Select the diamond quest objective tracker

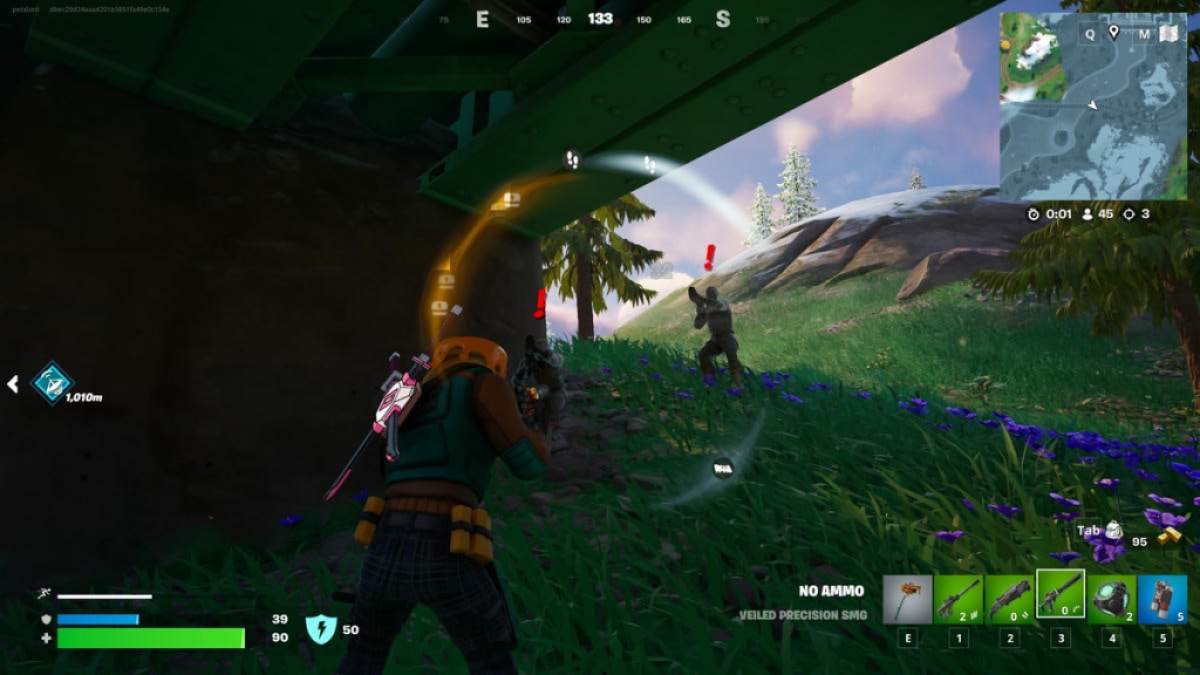tap(52, 382)
